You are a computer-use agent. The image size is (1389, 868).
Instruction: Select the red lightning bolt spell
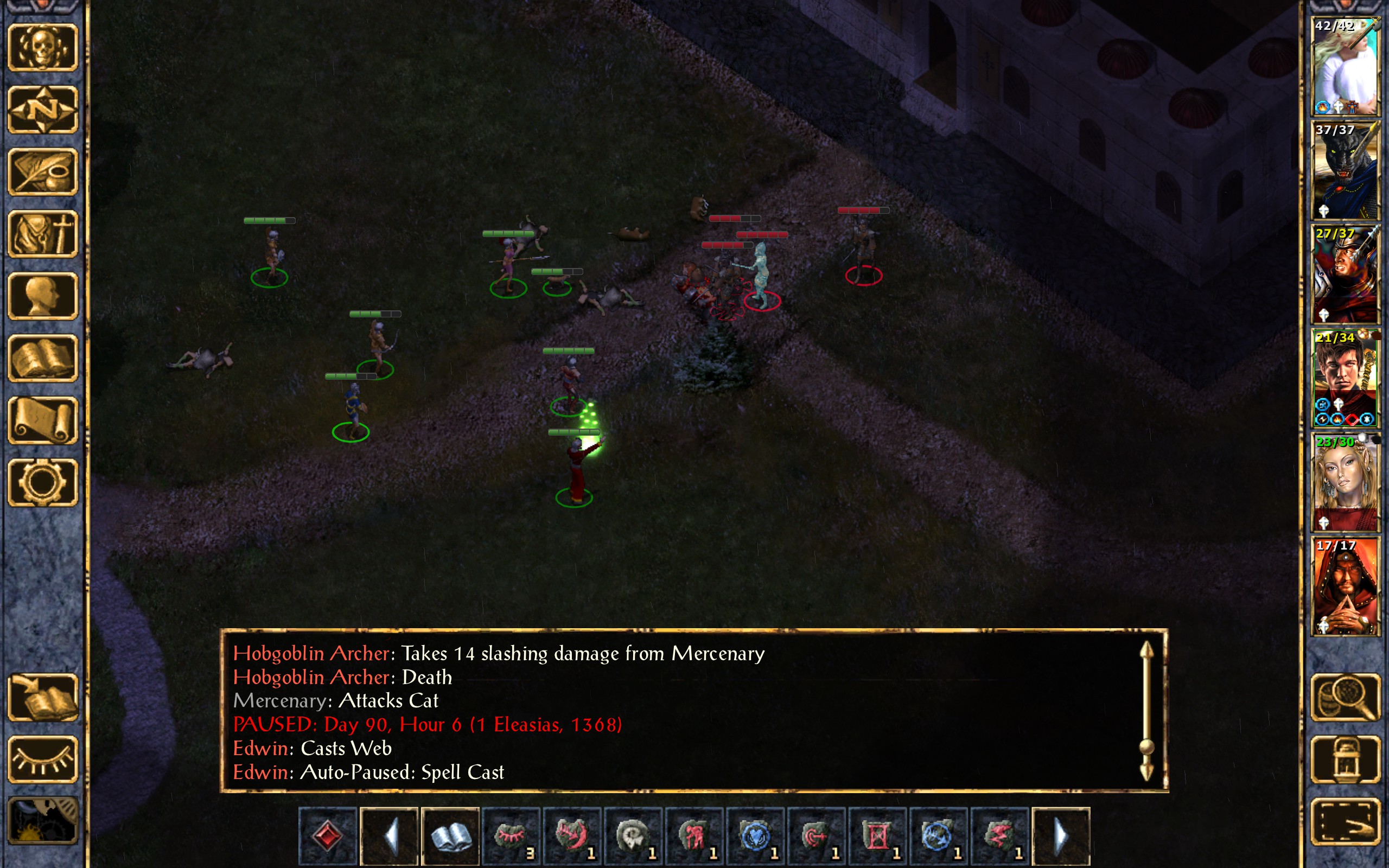pyautogui.click(x=999, y=836)
